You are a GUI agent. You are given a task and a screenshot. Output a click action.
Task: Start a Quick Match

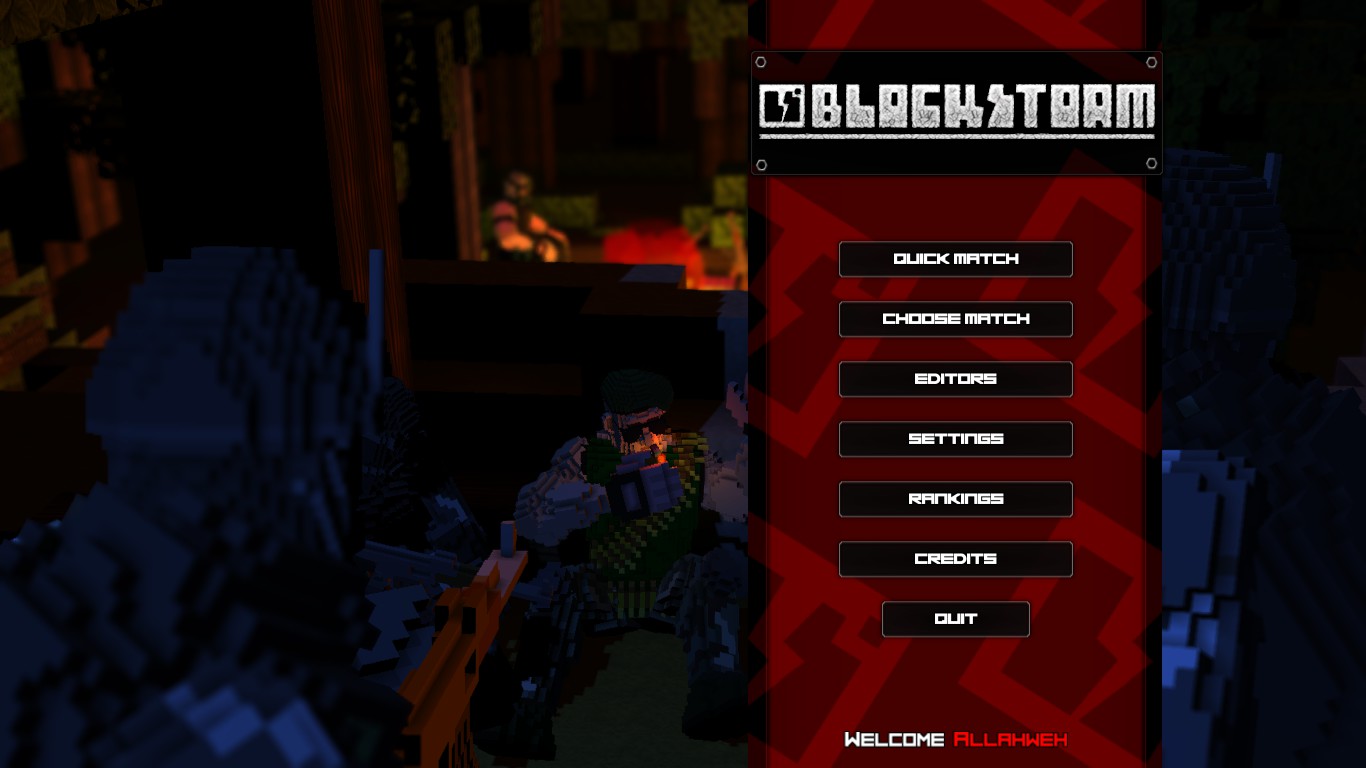coord(955,259)
